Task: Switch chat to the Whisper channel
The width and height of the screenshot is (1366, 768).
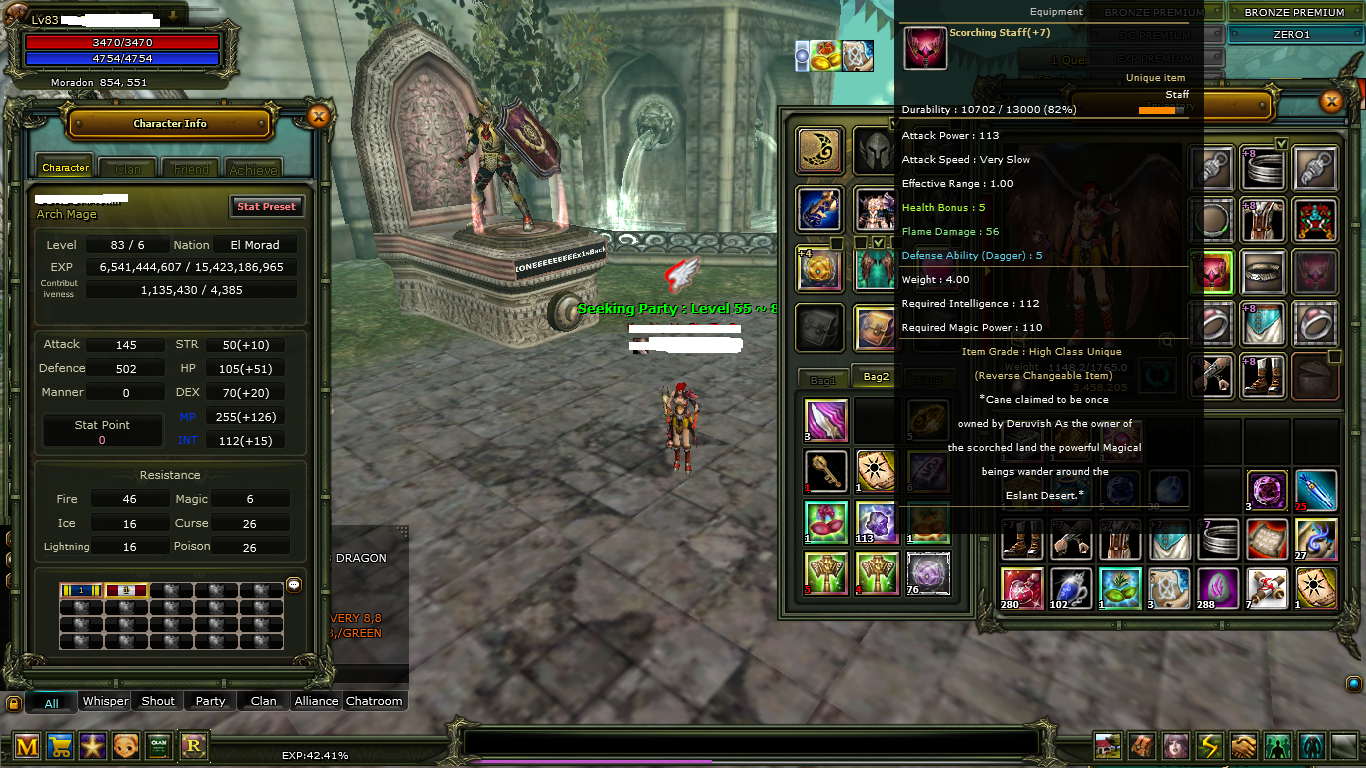Action: (104, 701)
